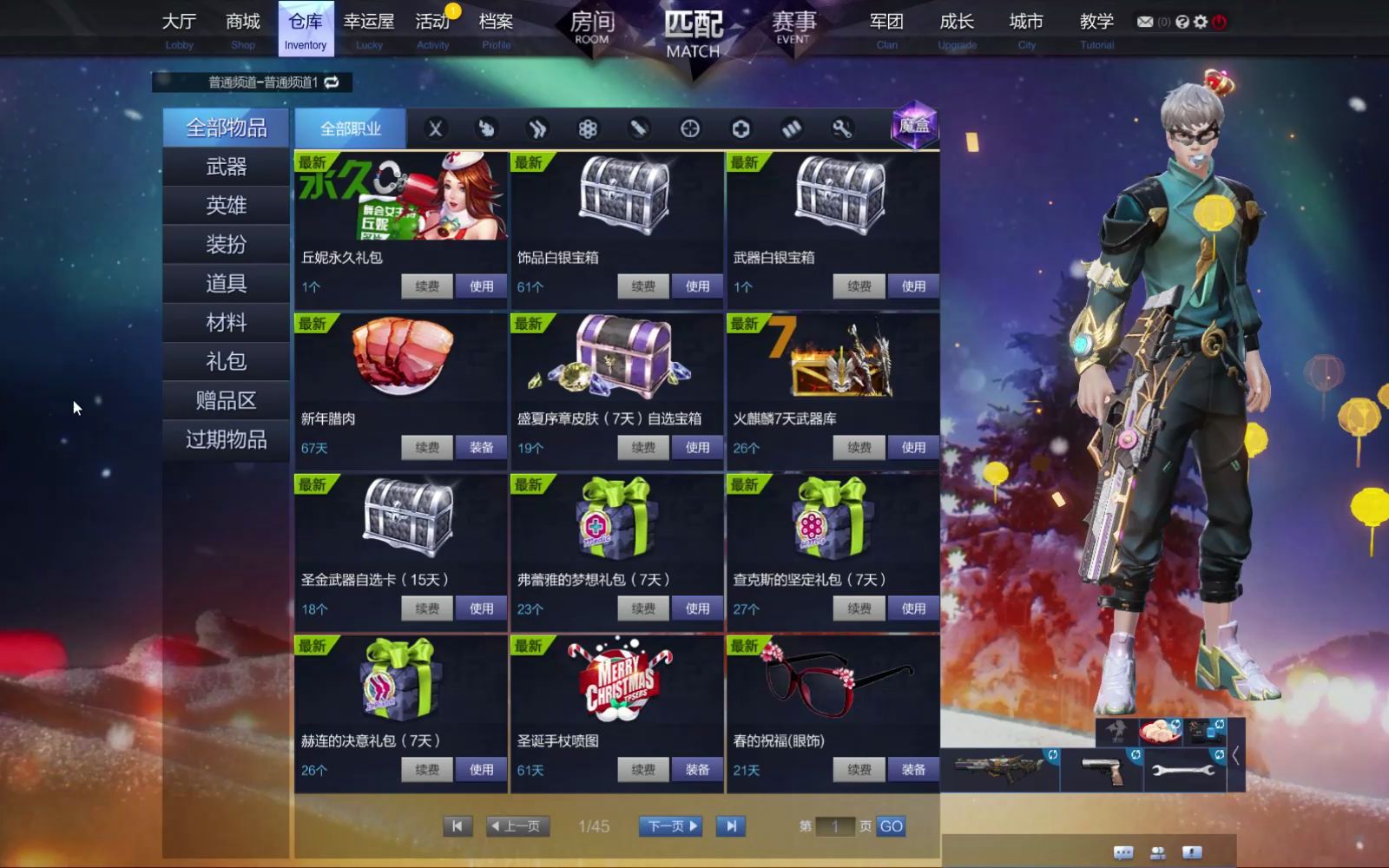The image size is (1389, 868).
Task: View Expired items (过期物品) category
Action: tap(226, 439)
